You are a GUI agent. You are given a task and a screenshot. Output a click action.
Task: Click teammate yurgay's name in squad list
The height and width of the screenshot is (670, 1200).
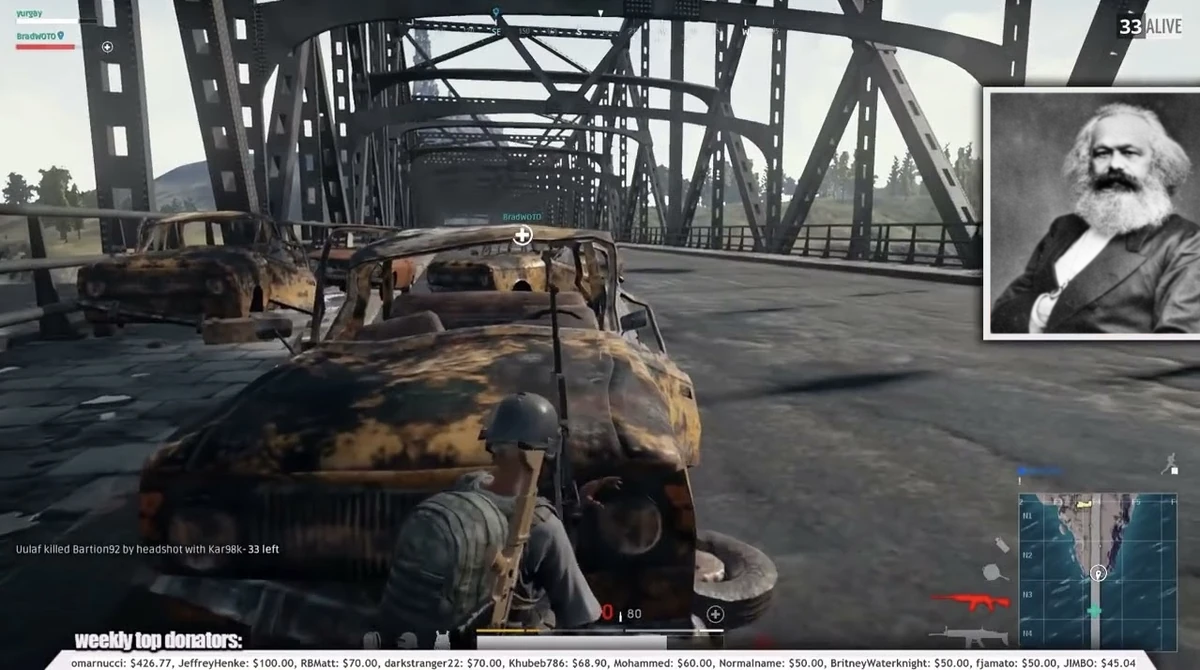pyautogui.click(x=30, y=13)
